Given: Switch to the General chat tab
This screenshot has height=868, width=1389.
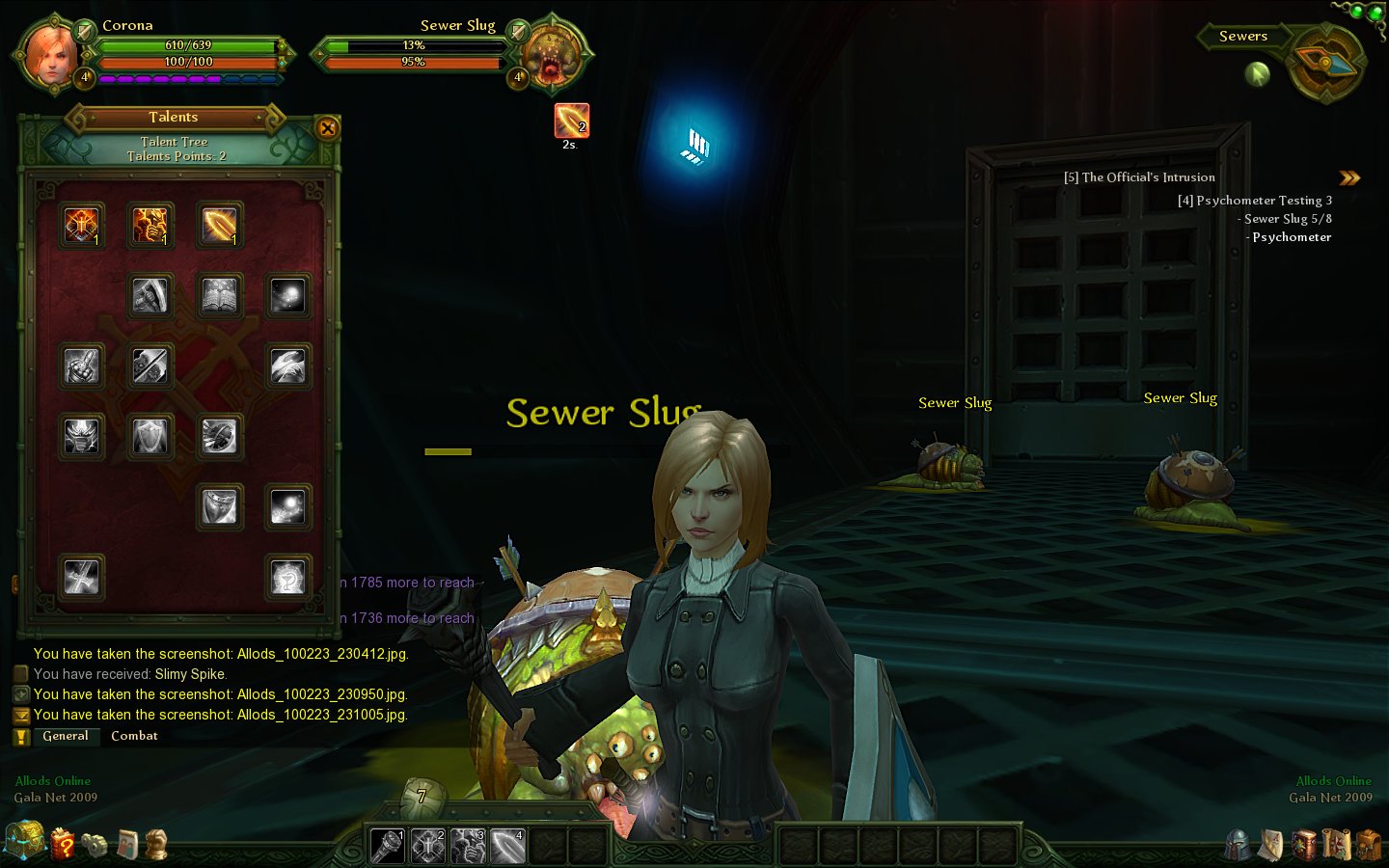Looking at the screenshot, I should [66, 736].
